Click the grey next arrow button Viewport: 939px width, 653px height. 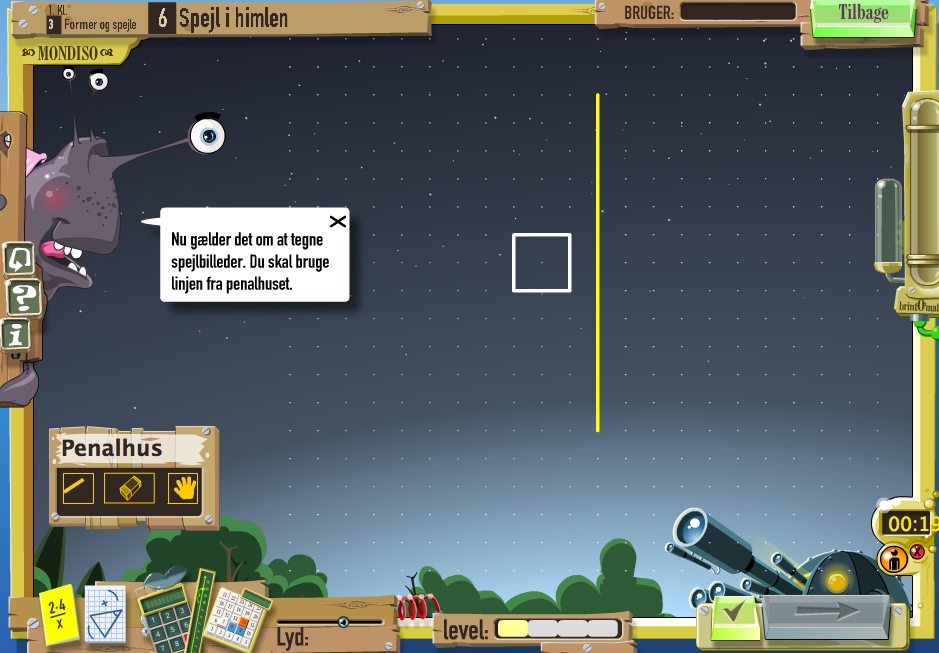click(826, 612)
